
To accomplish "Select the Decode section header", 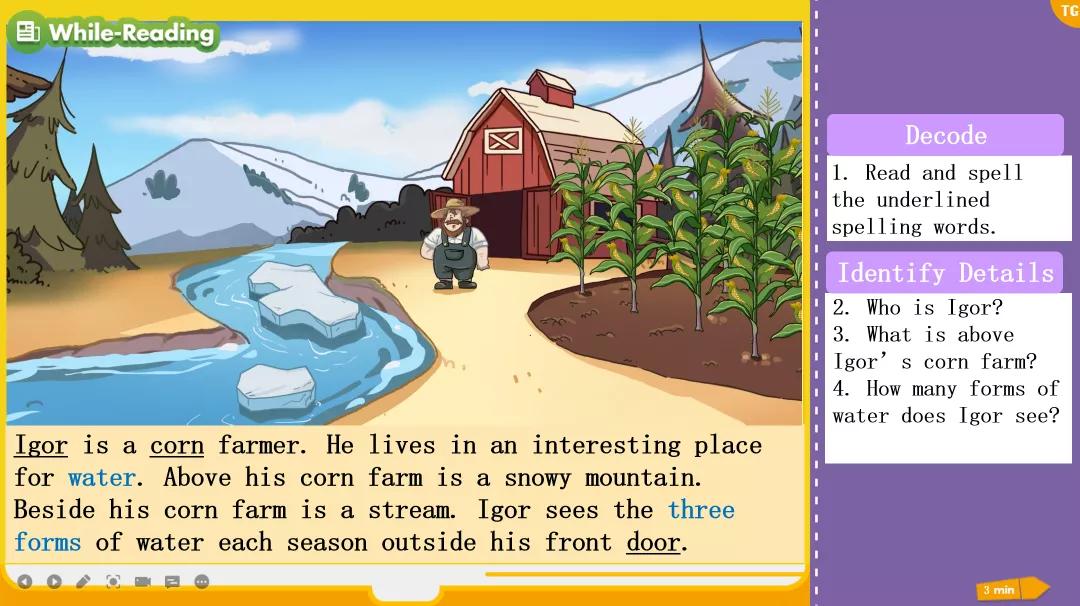I will pos(945,135).
